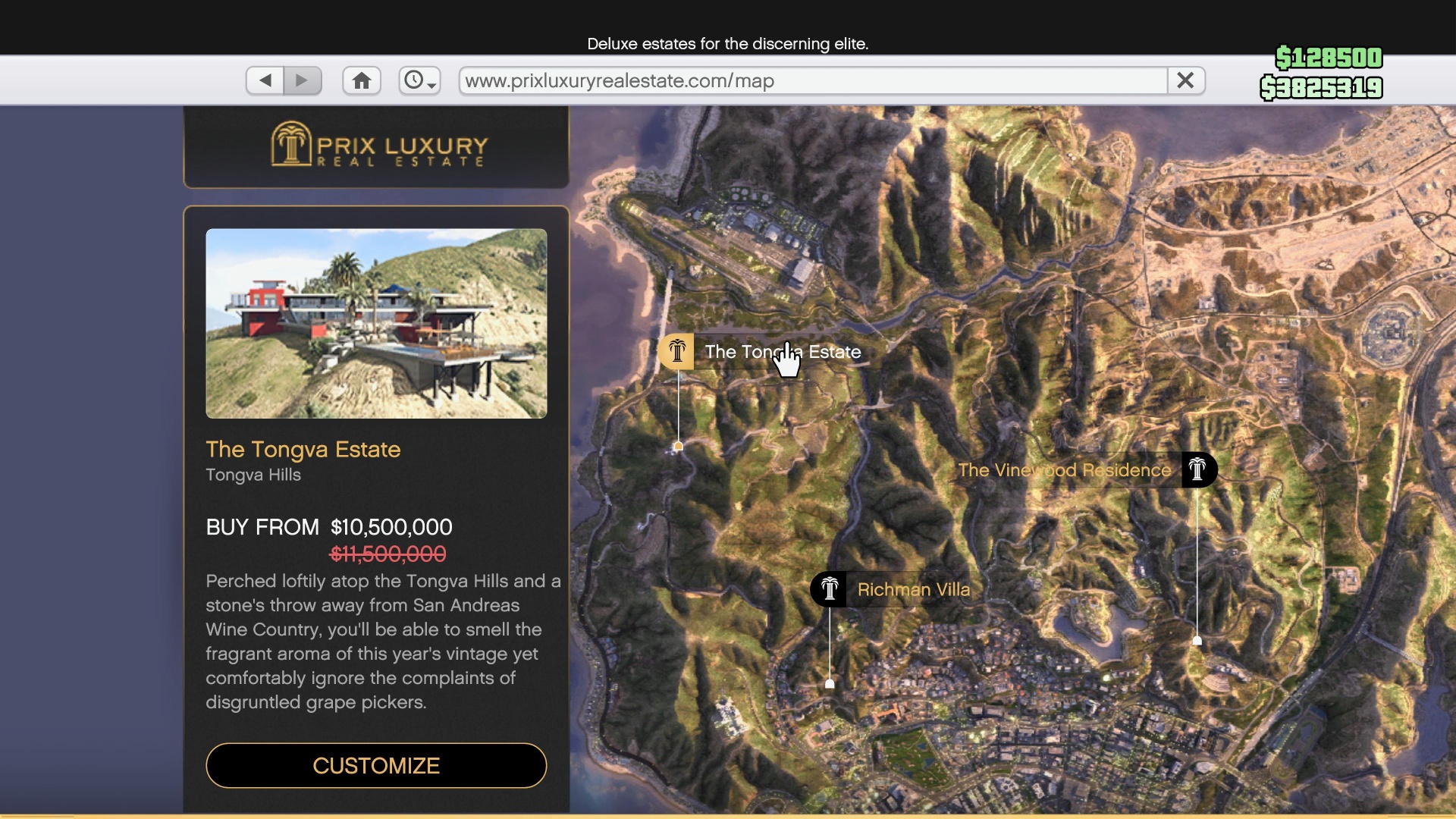
Task: Open the Tongva Estate property listing link
Action: pyautogui.click(x=303, y=450)
